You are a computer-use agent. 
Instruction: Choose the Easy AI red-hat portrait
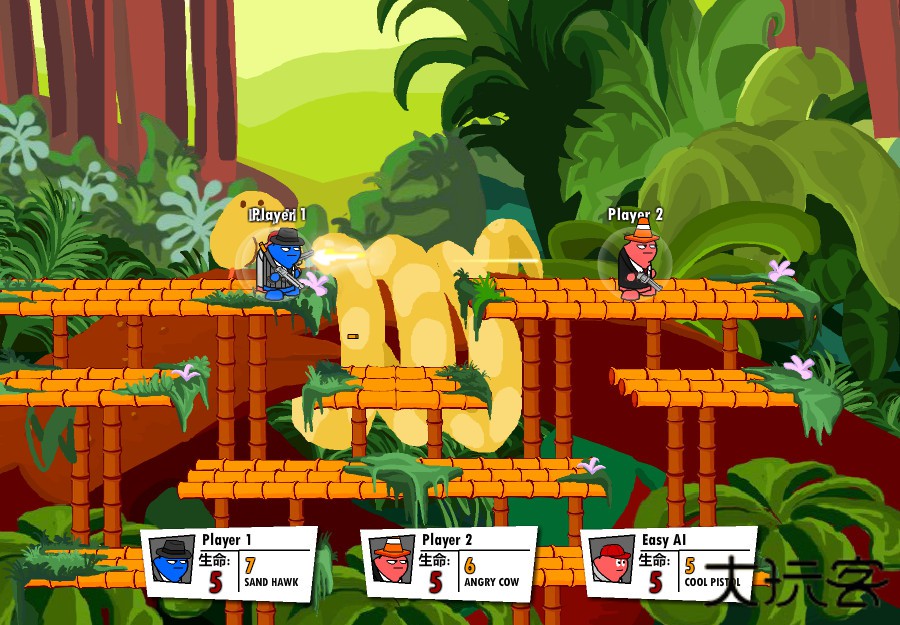(x=611, y=563)
